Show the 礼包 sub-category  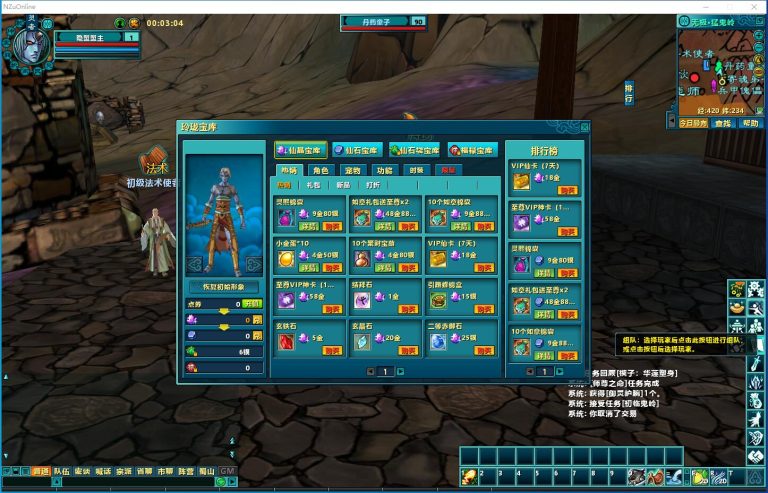point(314,185)
